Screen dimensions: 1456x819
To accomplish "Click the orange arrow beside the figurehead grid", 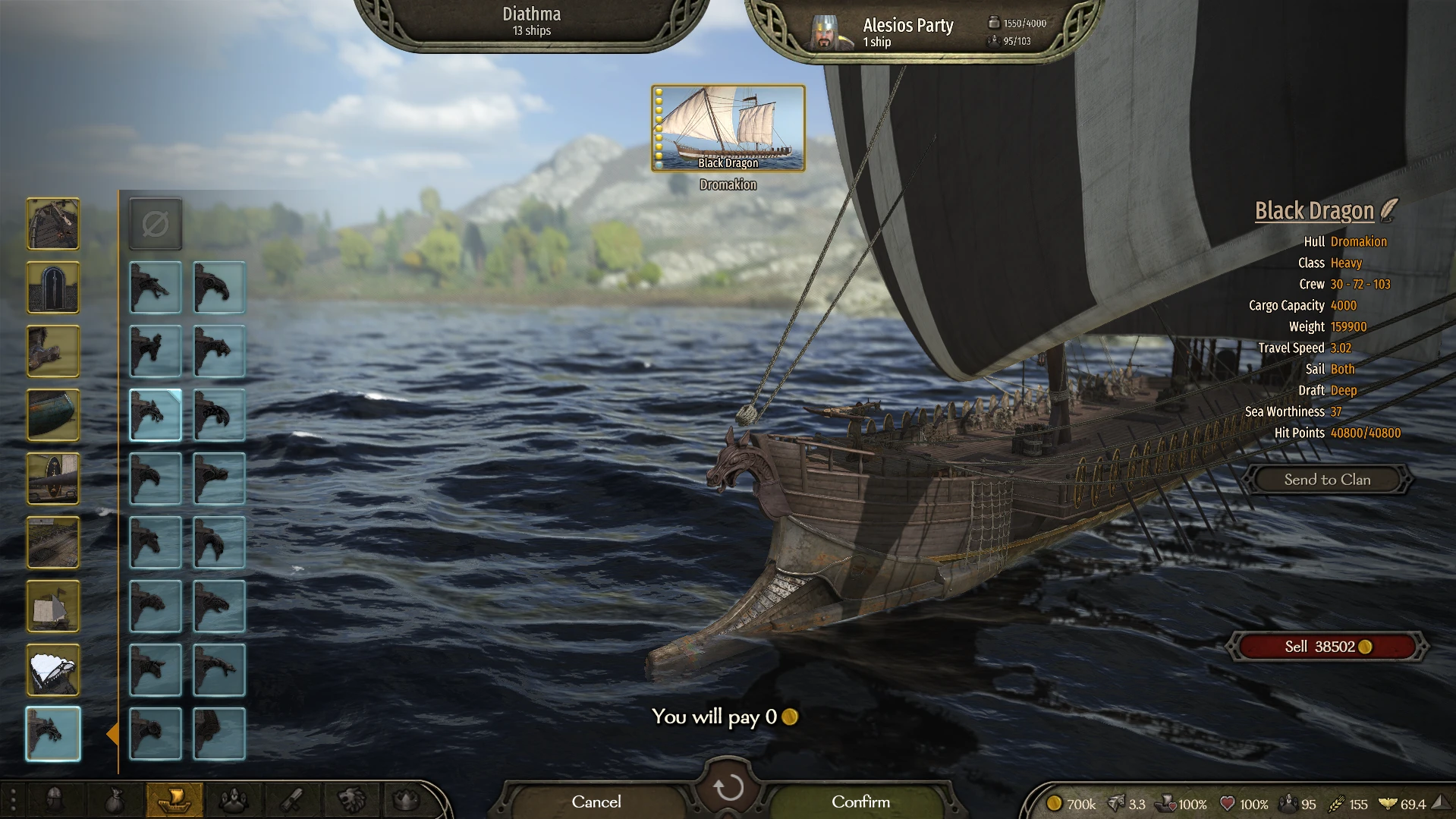I will coord(115,733).
